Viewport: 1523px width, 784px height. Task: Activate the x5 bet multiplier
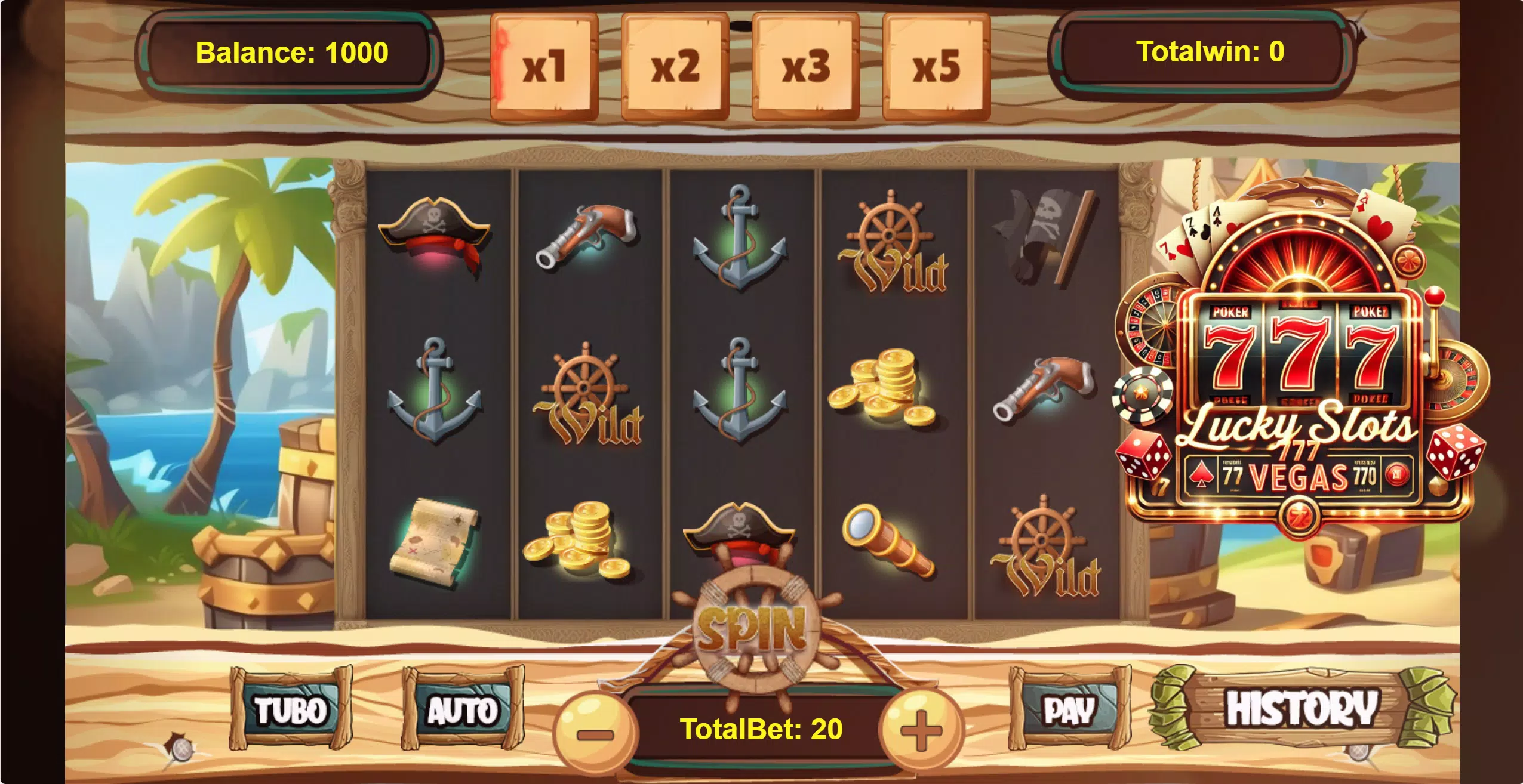[939, 66]
